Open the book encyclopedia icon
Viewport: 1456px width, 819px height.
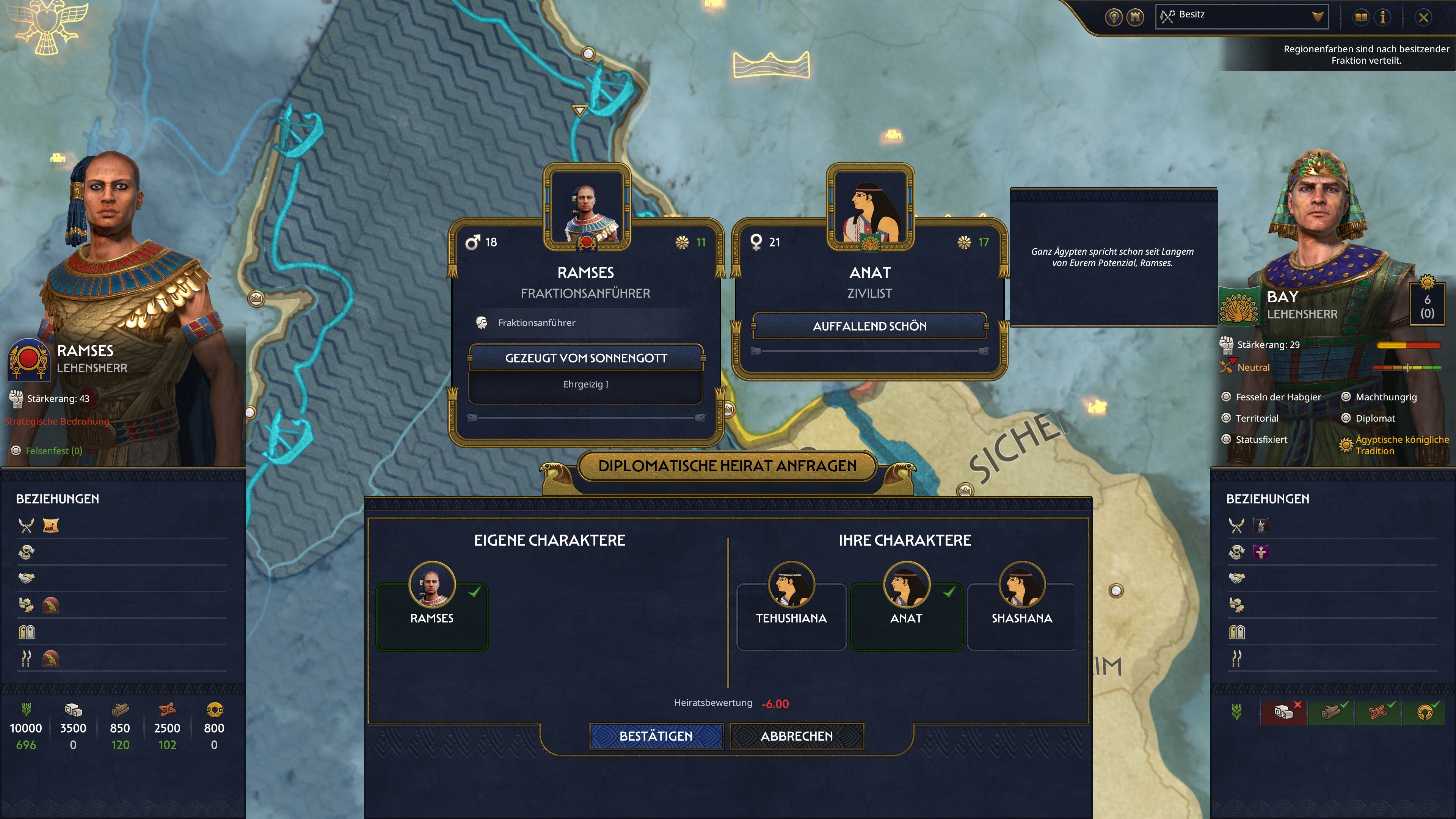(x=1361, y=17)
